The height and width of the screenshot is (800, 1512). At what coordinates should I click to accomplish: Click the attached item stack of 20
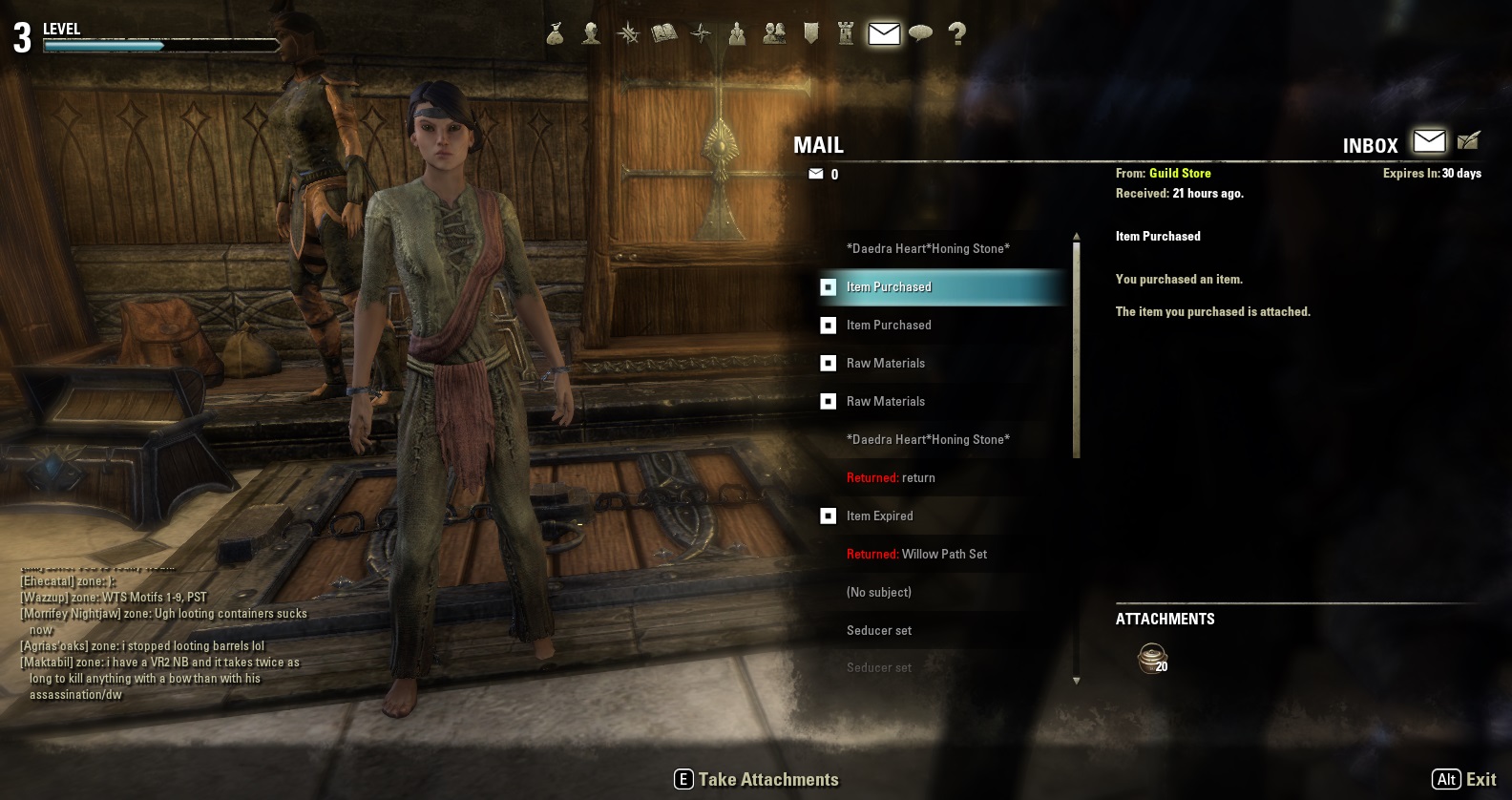coord(1152,658)
